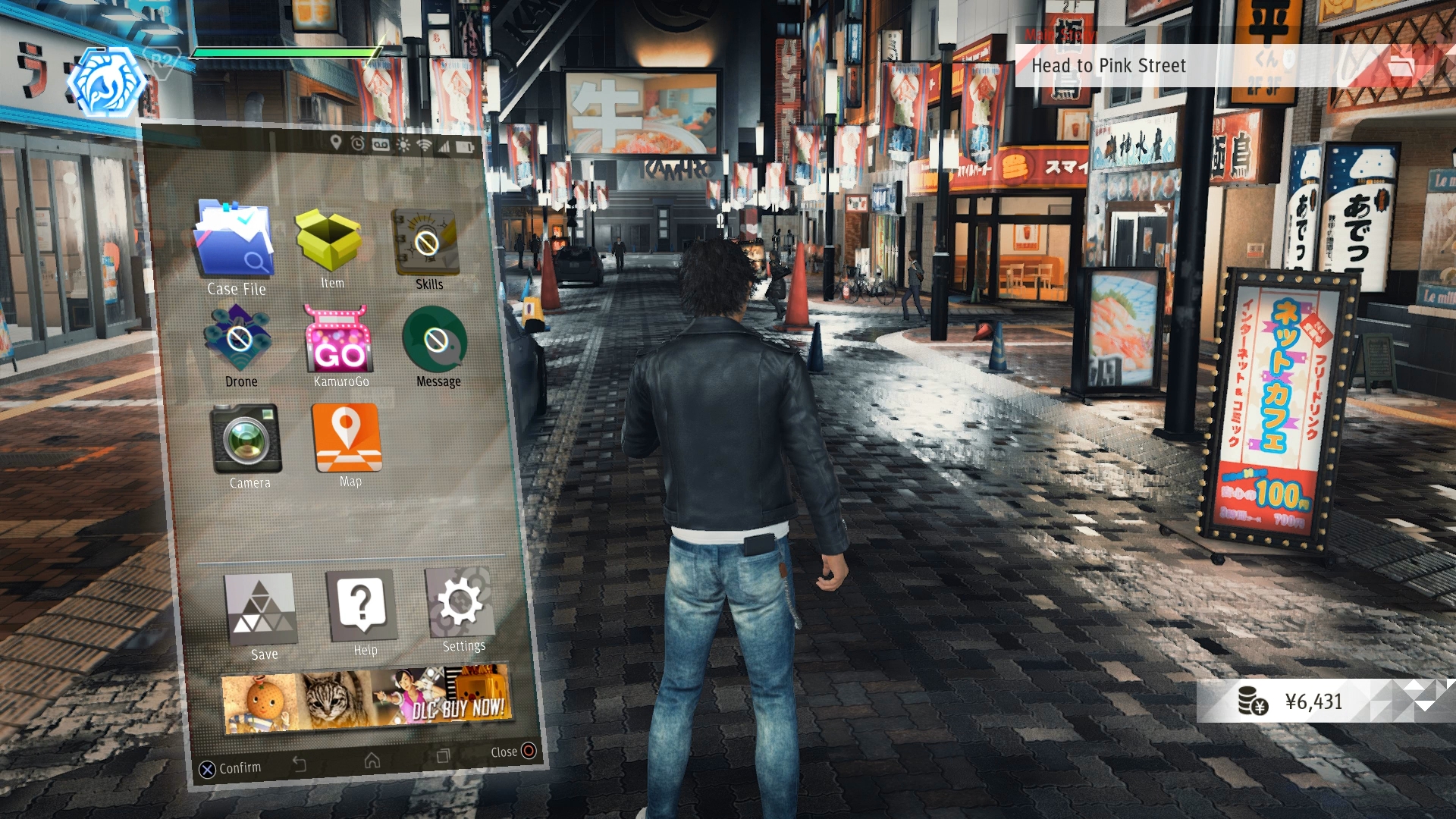Open the Map app
This screenshot has width=1456, height=819.
point(347,438)
